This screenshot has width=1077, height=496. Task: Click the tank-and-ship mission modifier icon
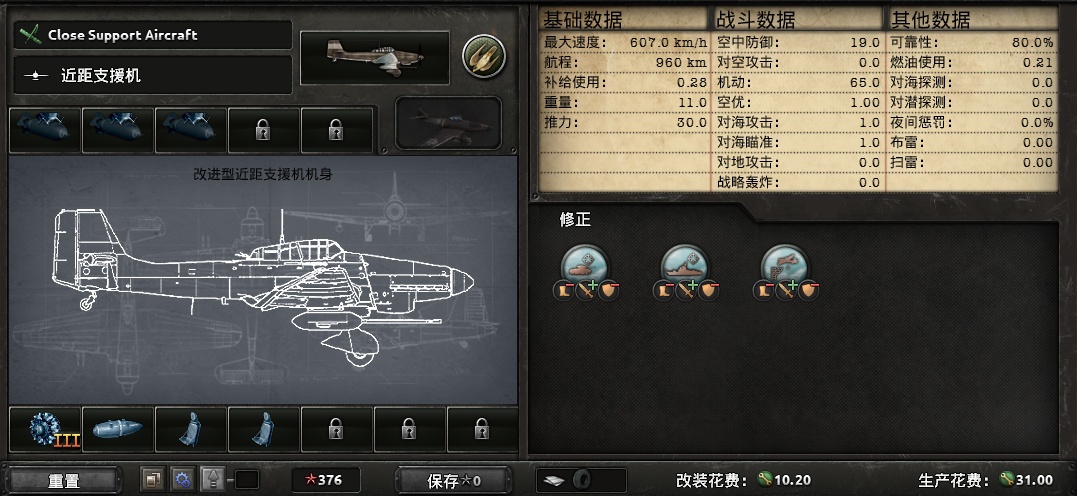click(583, 265)
